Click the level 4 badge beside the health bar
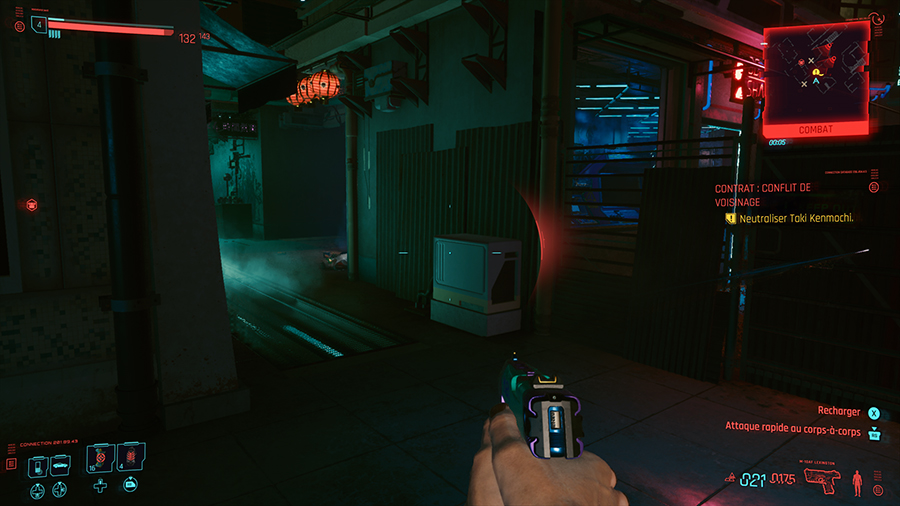Screen dimensions: 900x506 point(40,24)
